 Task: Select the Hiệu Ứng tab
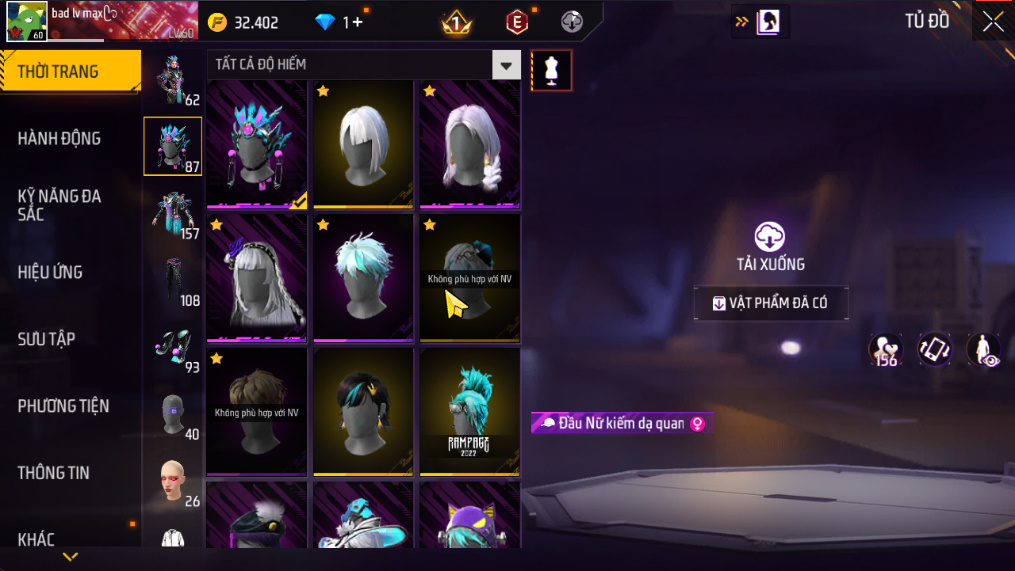point(50,272)
